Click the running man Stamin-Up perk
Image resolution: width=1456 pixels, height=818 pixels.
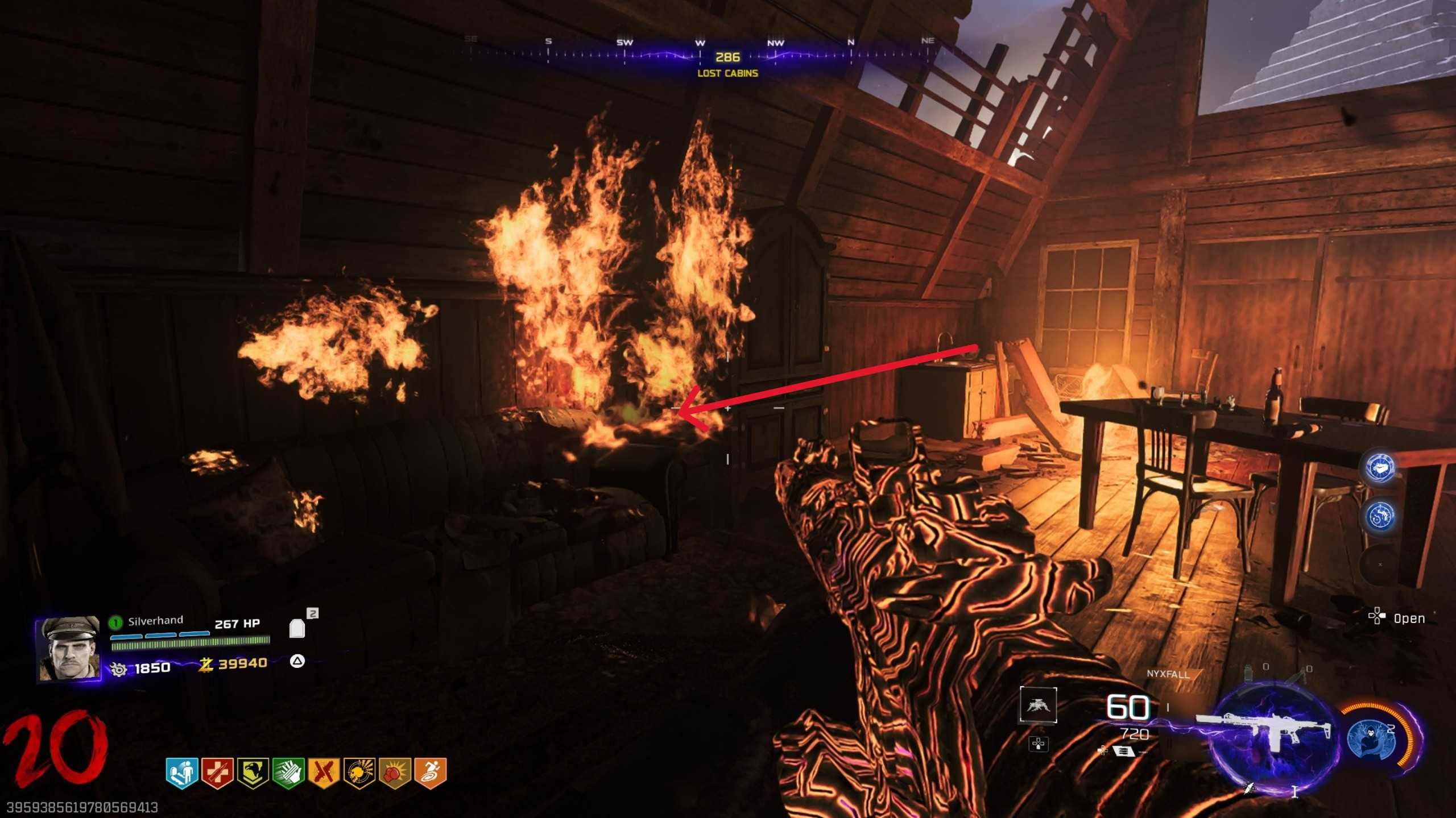[430, 773]
